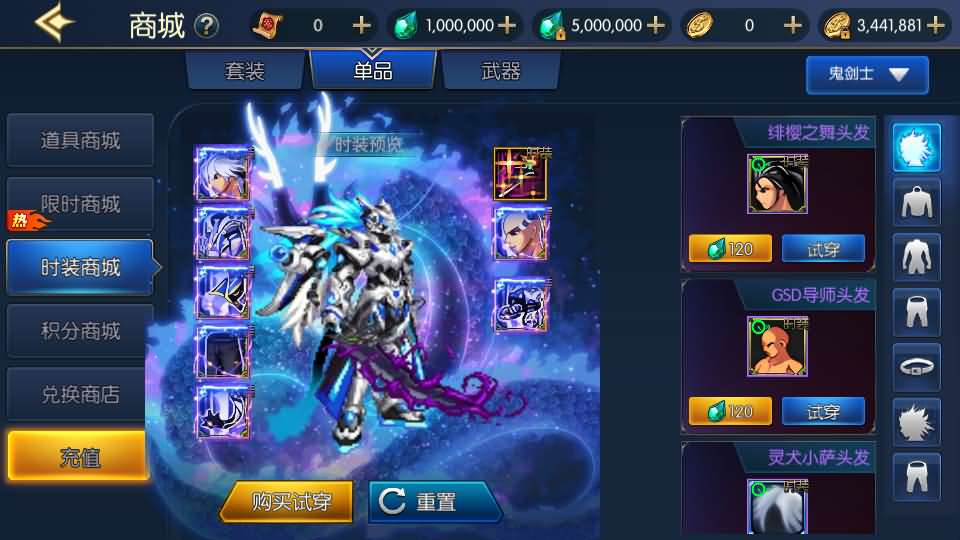This screenshot has height=540, width=960.
Task: Reset the outfit preview with 重置
Action: pos(435,502)
